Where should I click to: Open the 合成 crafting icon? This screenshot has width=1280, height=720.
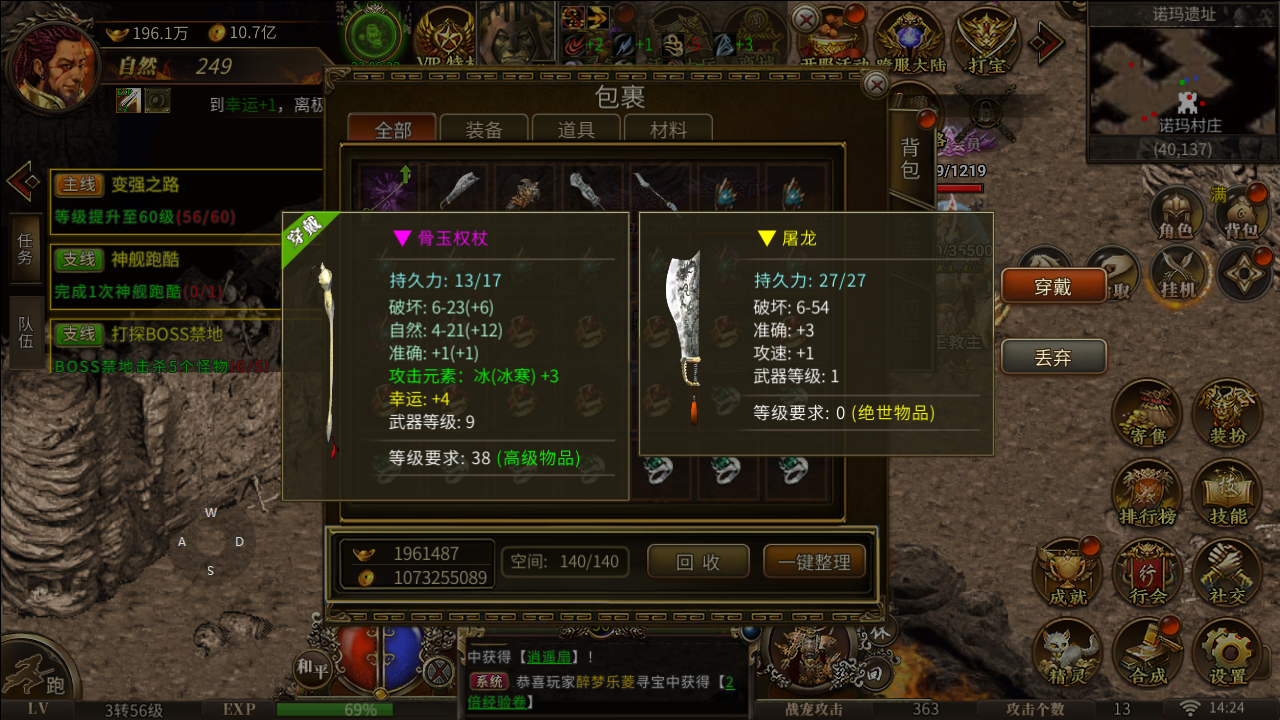1146,653
